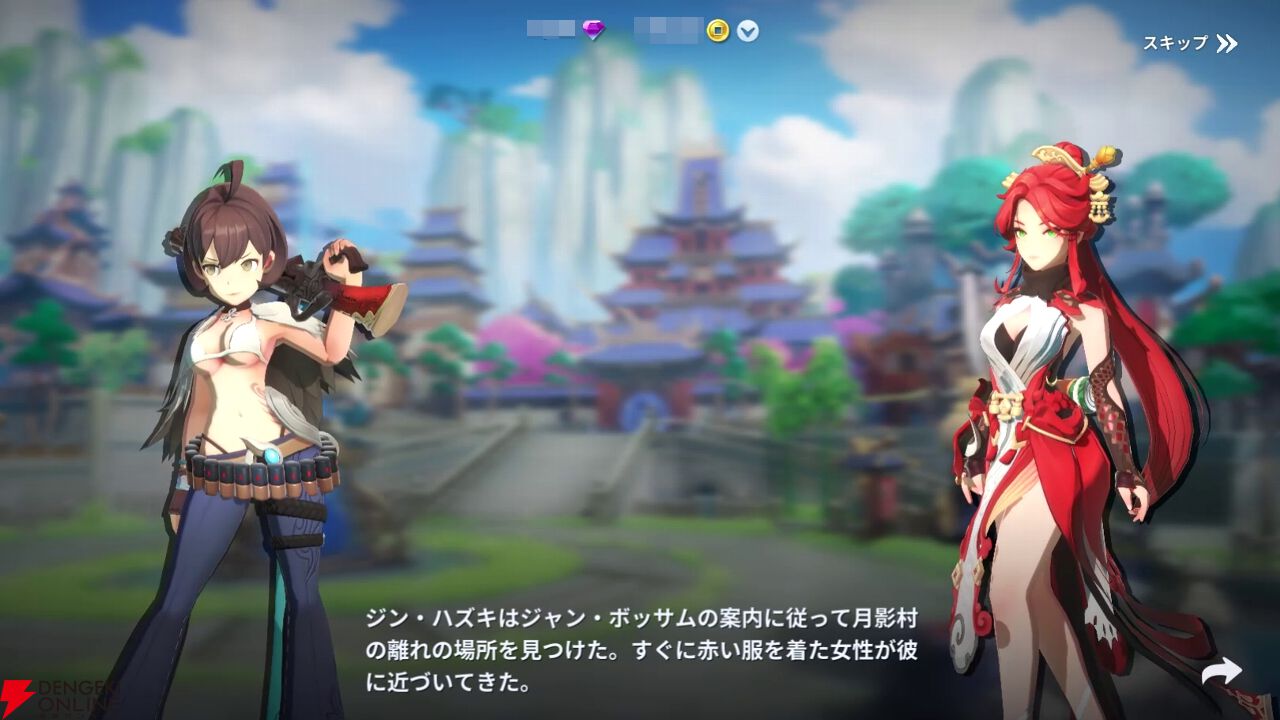The height and width of the screenshot is (720, 1280).
Task: Tap the gold coin currency icon
Action: point(716,31)
